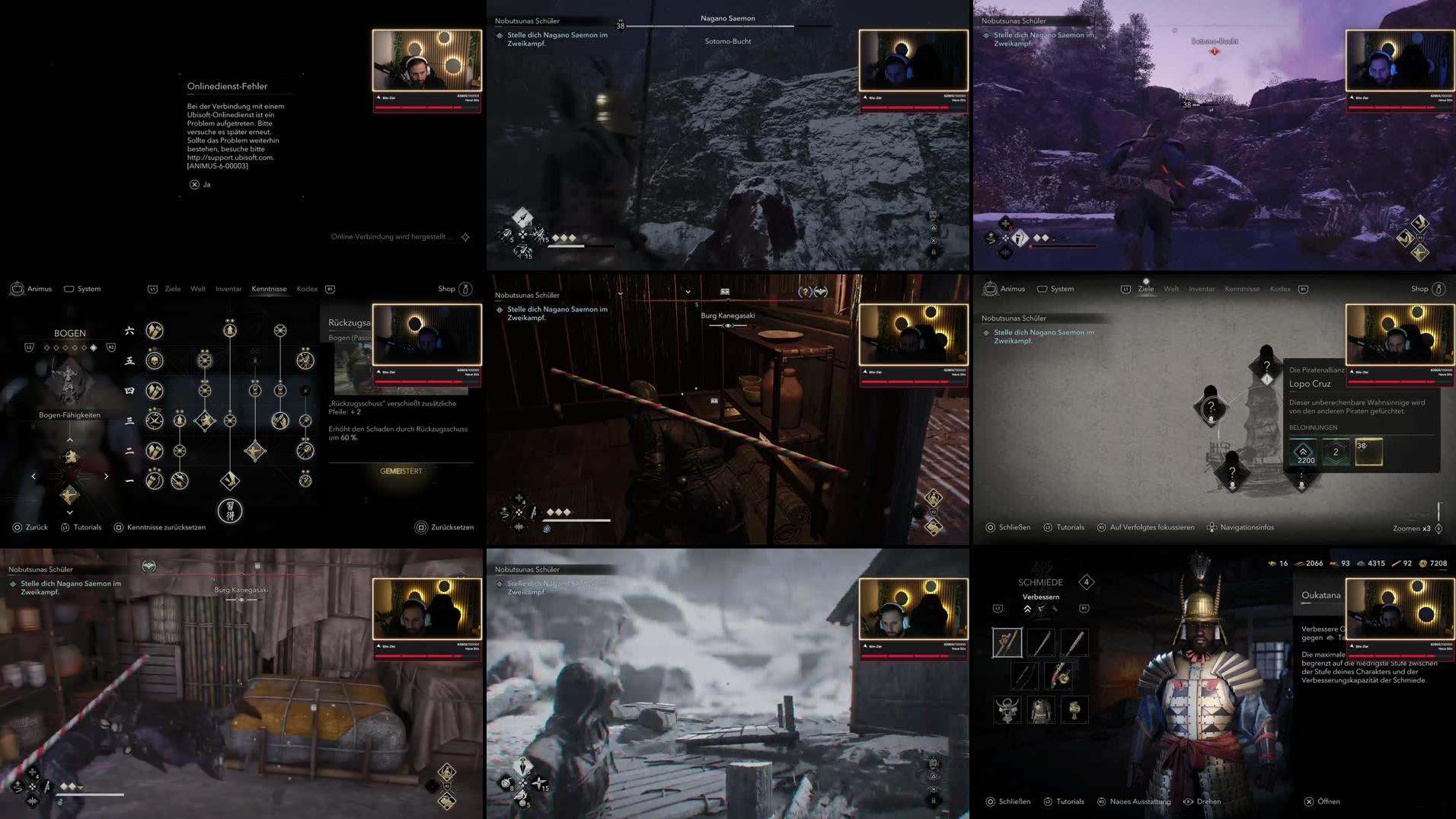Open the Shop via its controller icon
This screenshot has width=1456, height=819.
tap(465, 289)
